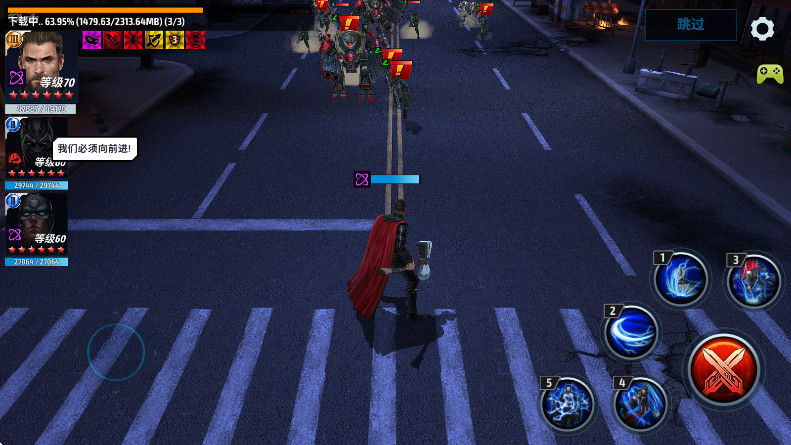Open settings with the gear icon
The height and width of the screenshot is (445, 791).
click(x=762, y=28)
